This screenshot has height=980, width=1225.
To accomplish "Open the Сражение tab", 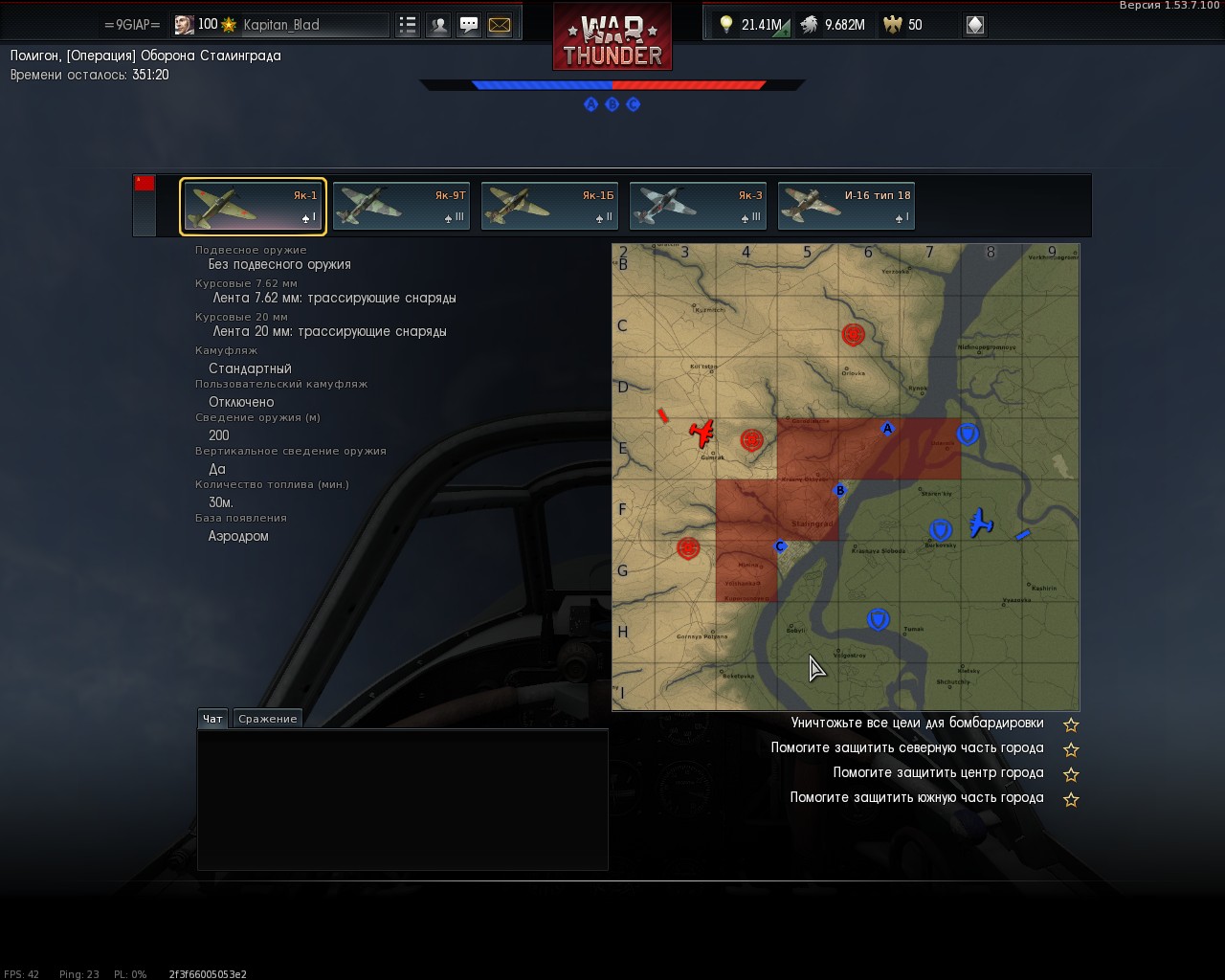I will coord(268,719).
